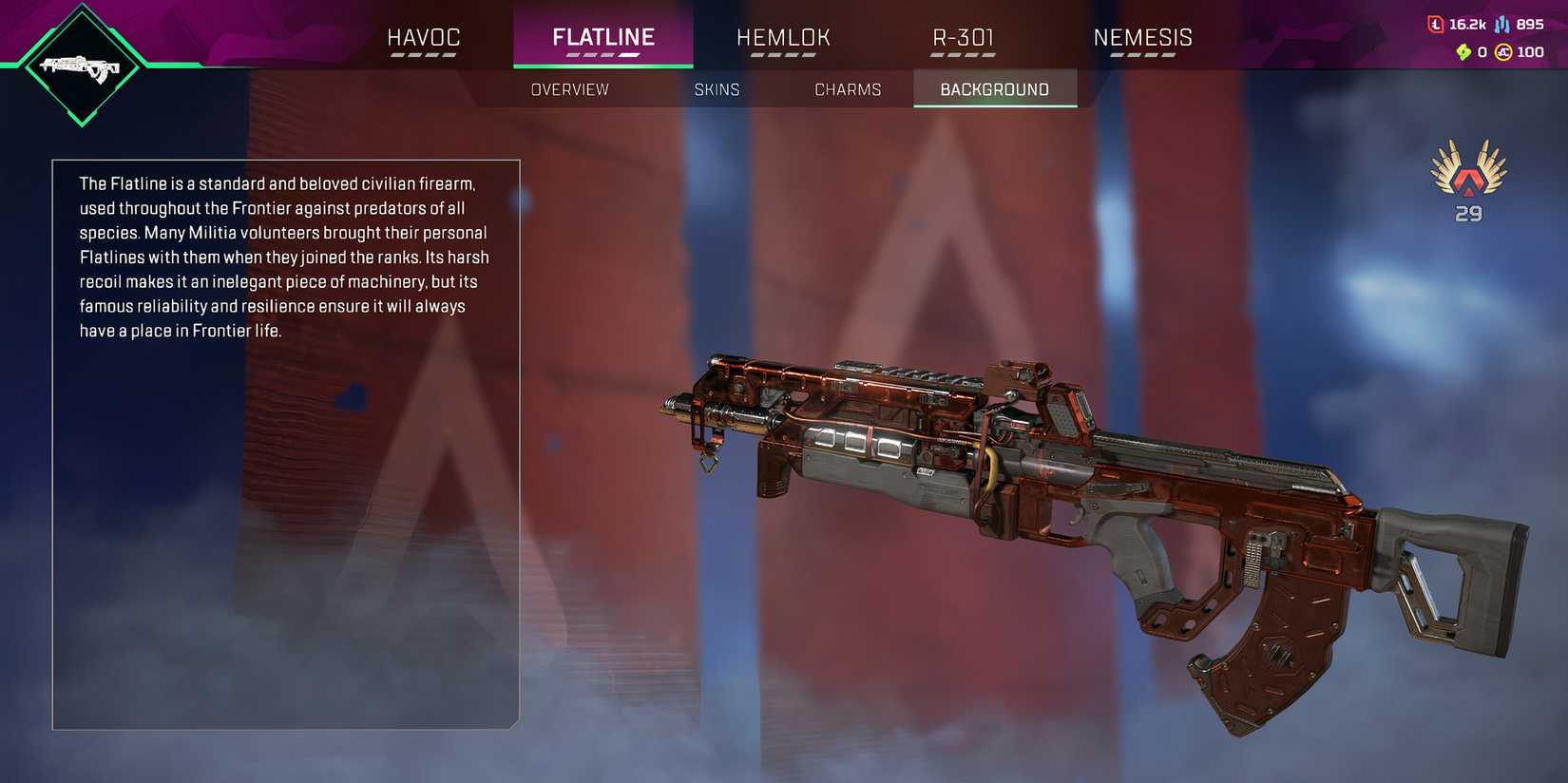1568x783 pixels.
Task: Switch to the NEMESIS weapon
Action: (1143, 36)
